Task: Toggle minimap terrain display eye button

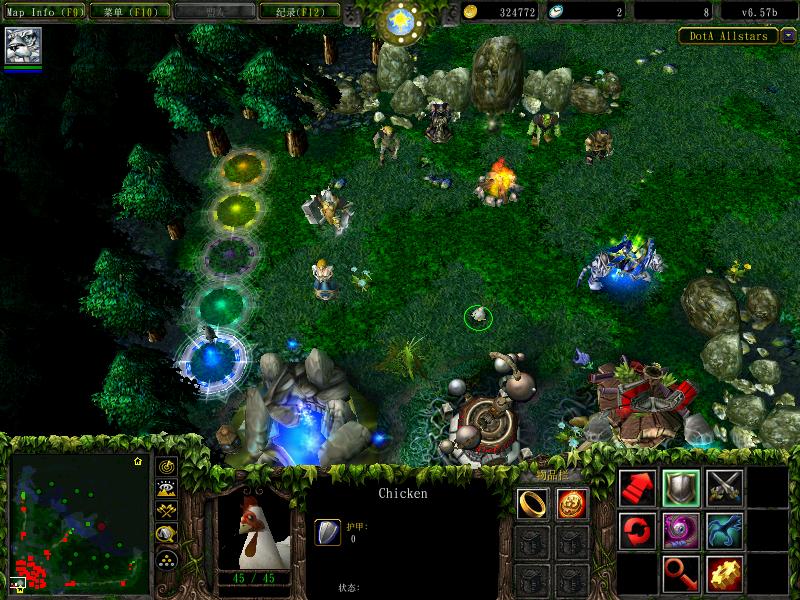Action: [166, 489]
